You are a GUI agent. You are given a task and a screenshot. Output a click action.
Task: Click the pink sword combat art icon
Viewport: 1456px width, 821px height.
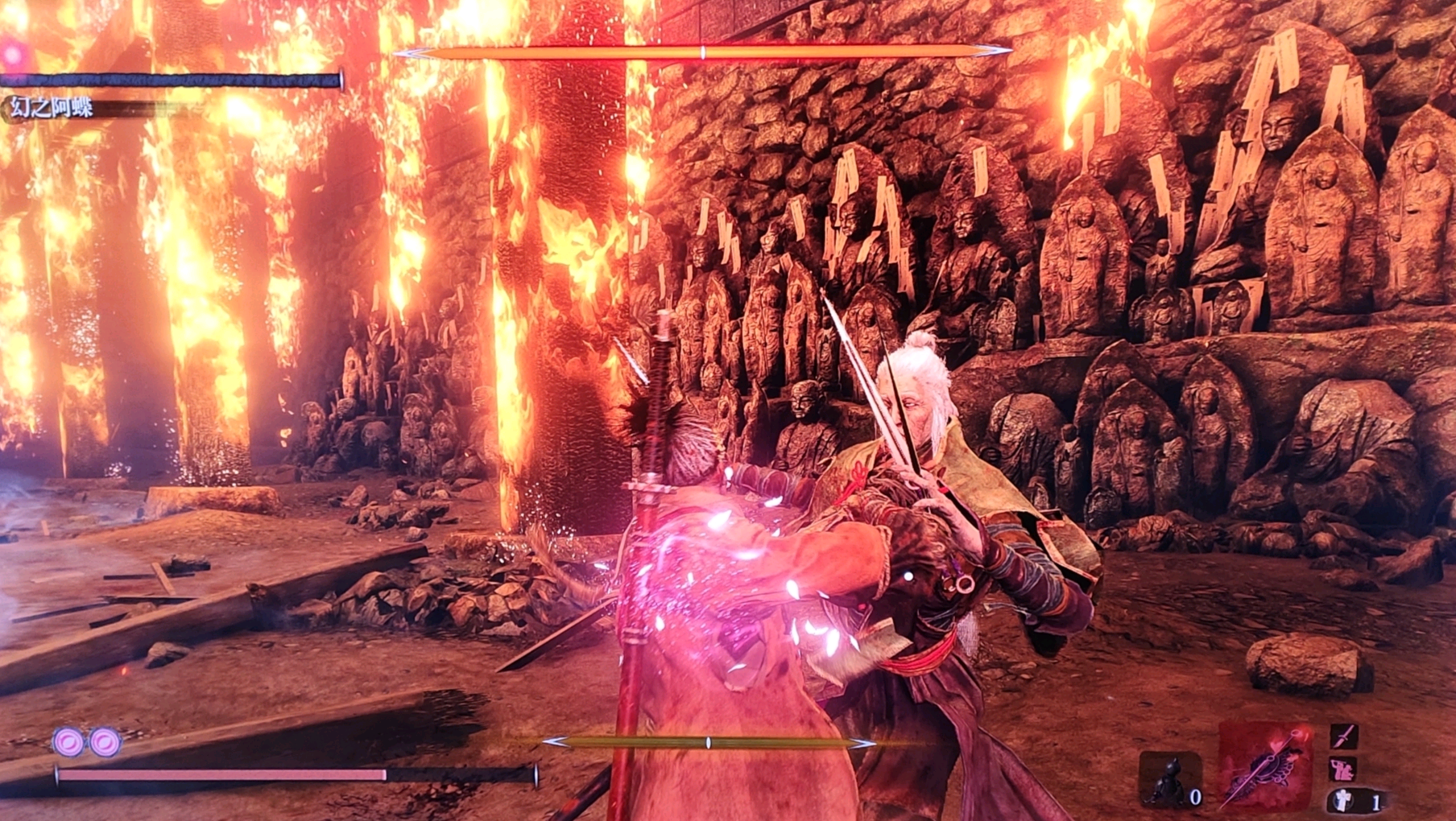[1344, 736]
